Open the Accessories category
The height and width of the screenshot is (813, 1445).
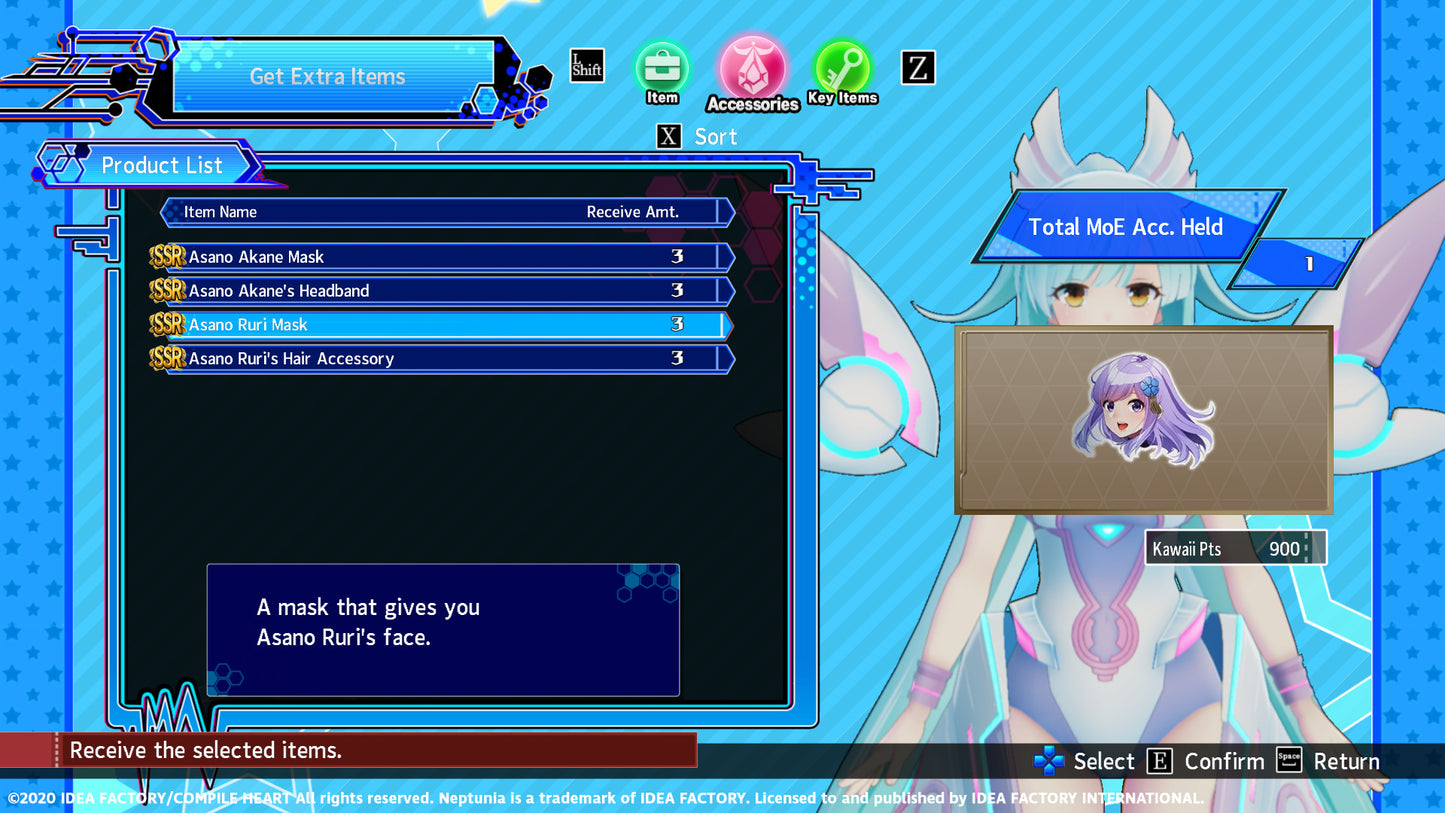(752, 68)
